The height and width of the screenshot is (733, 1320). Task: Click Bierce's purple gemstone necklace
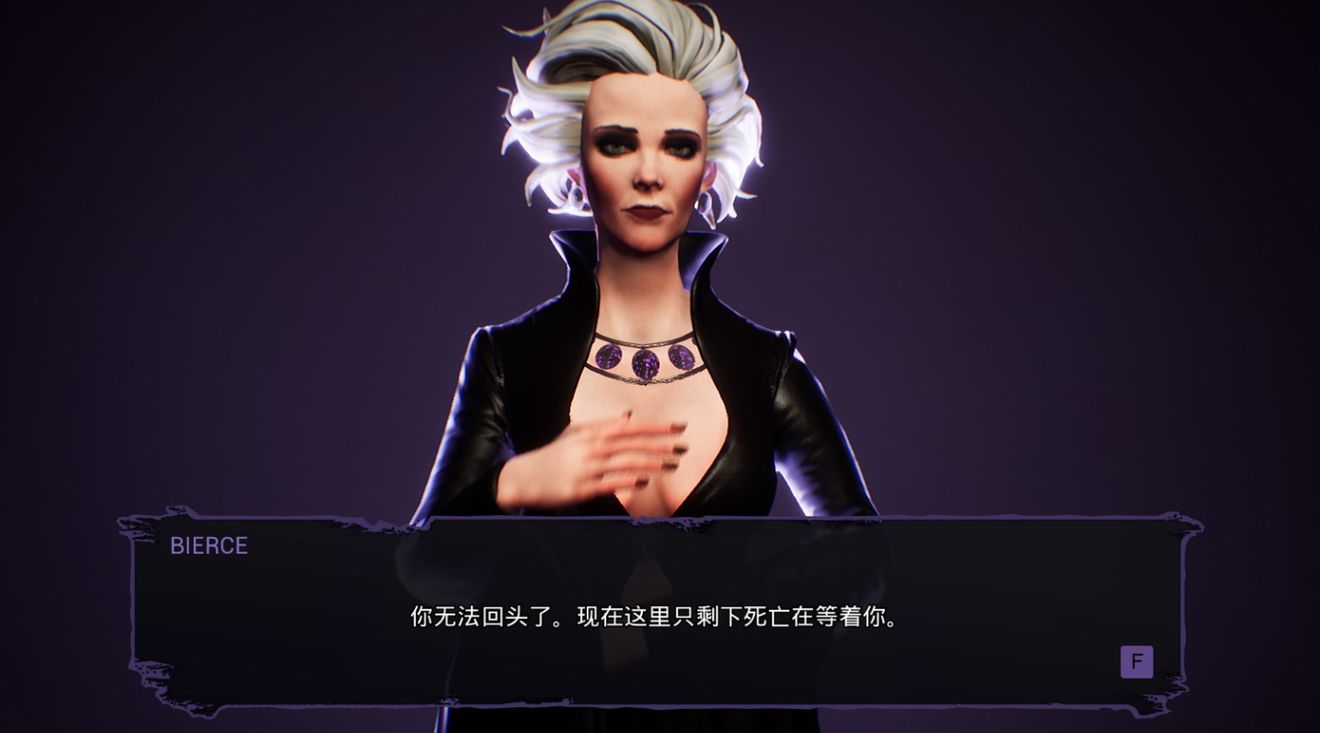[x=645, y=360]
